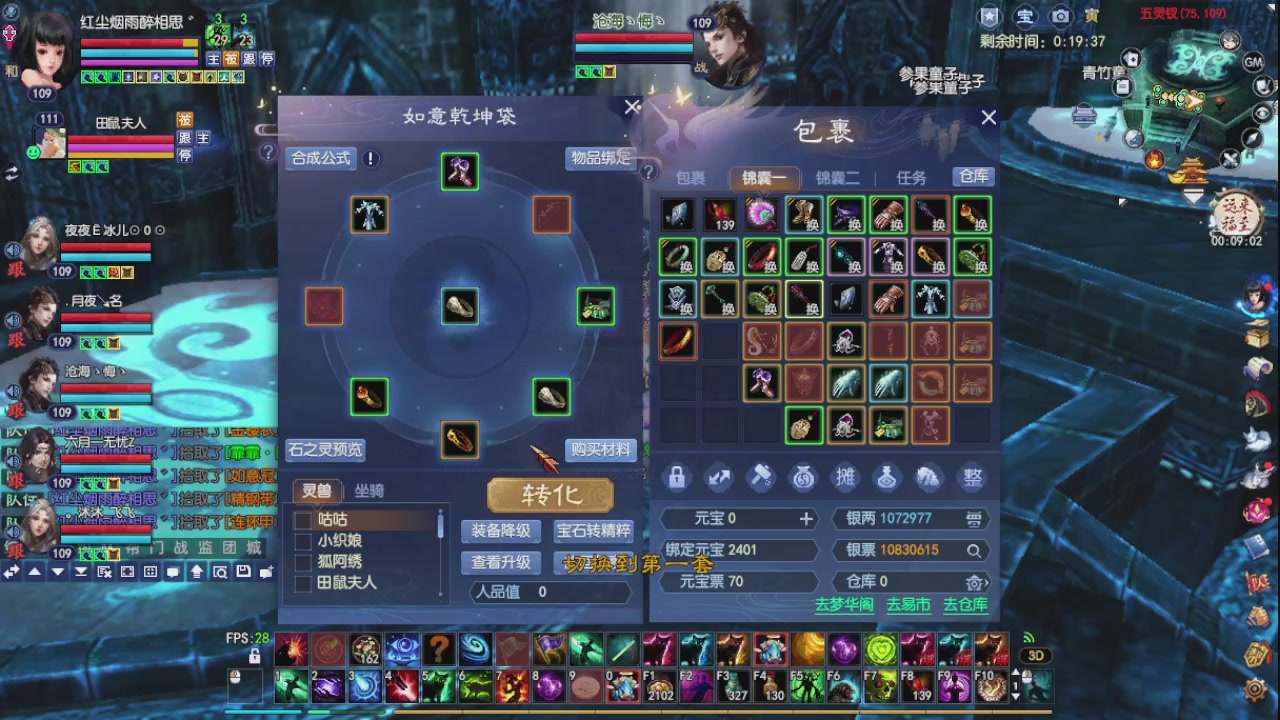Viewport: 1280px width, 720px height.
Task: Activate the F1 skill icon on the hotbar
Action: tap(659, 687)
